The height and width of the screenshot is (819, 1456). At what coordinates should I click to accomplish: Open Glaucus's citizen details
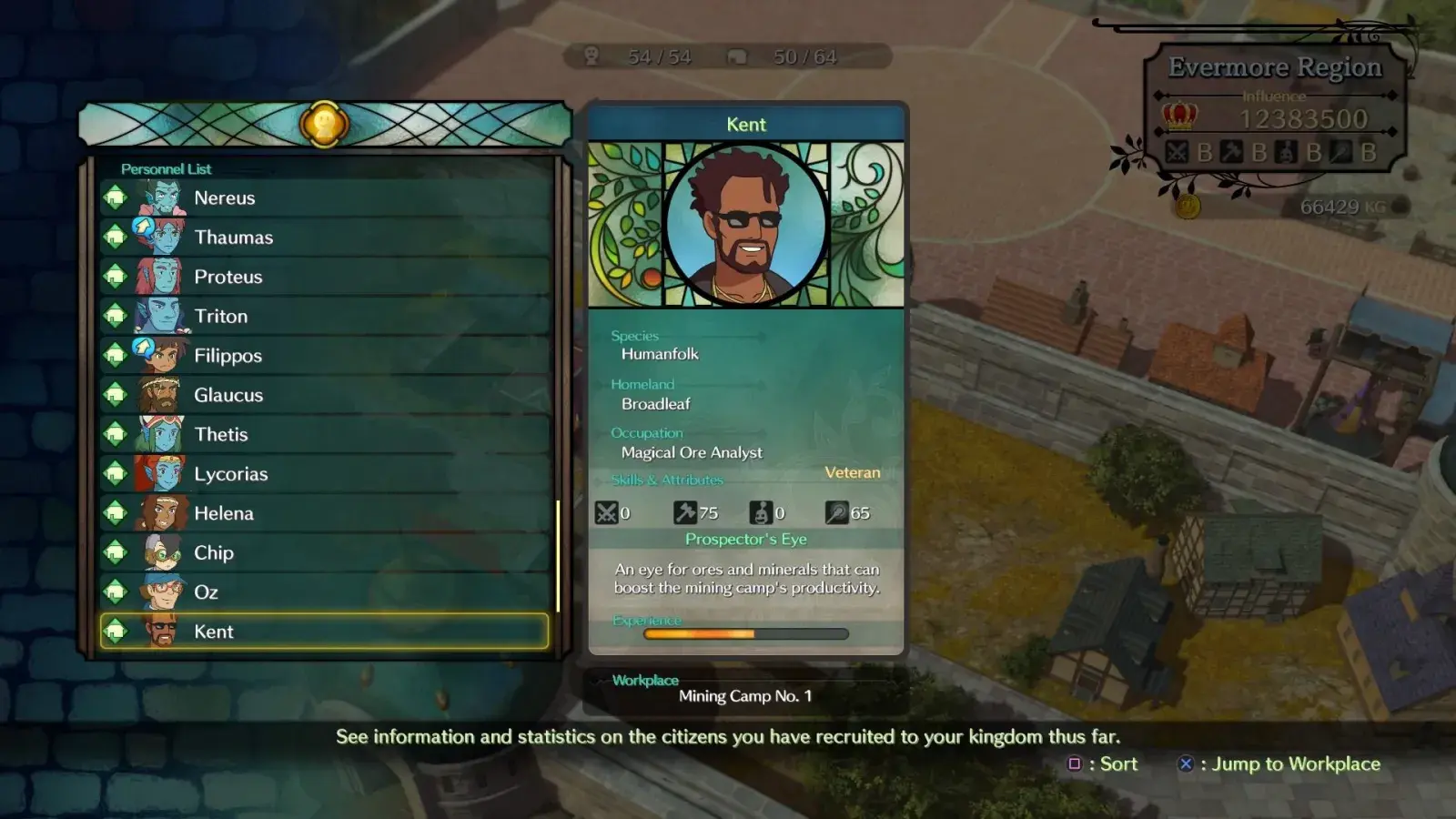[324, 395]
